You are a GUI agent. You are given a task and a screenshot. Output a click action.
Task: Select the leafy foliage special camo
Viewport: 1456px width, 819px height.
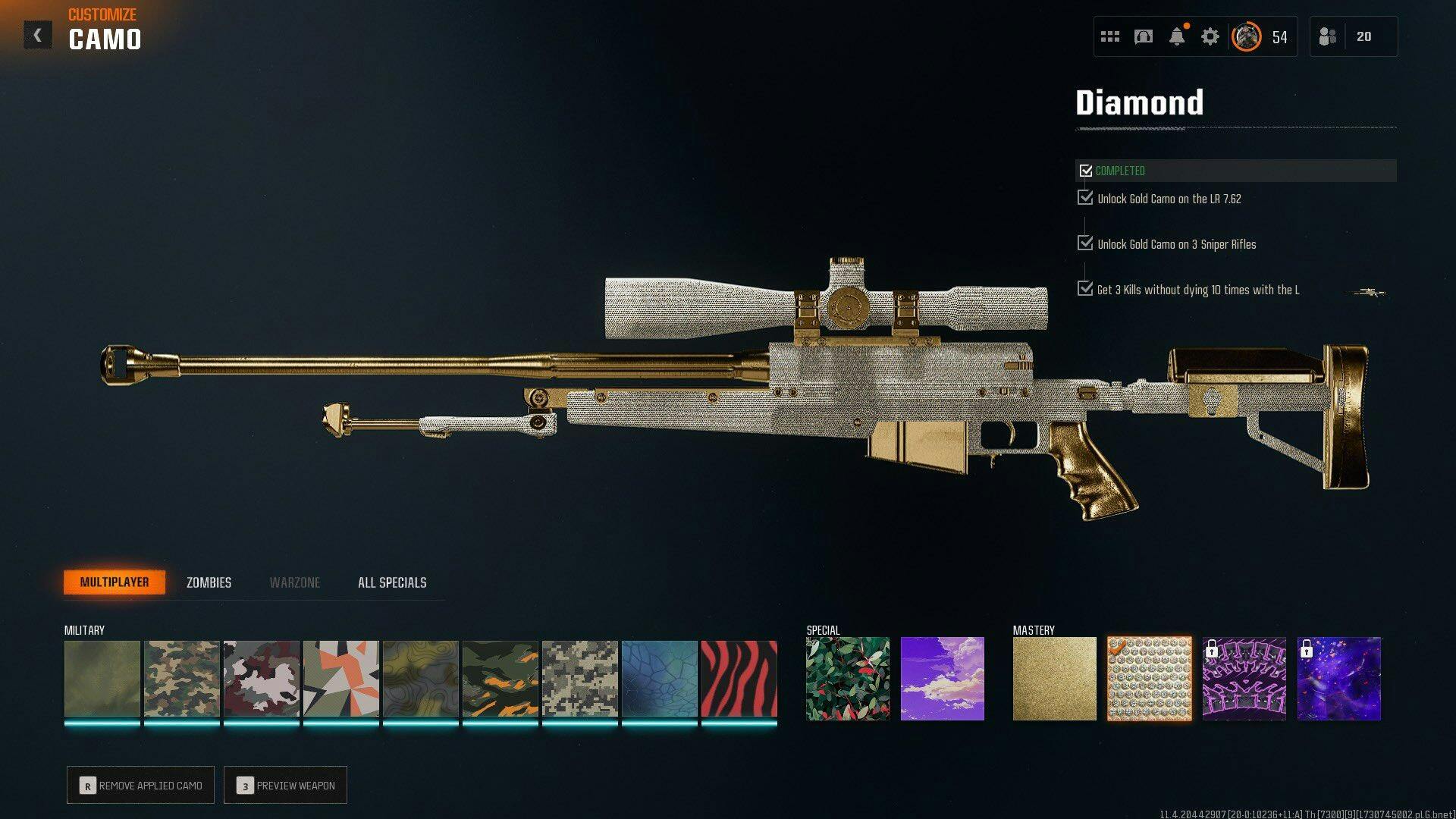tap(847, 679)
